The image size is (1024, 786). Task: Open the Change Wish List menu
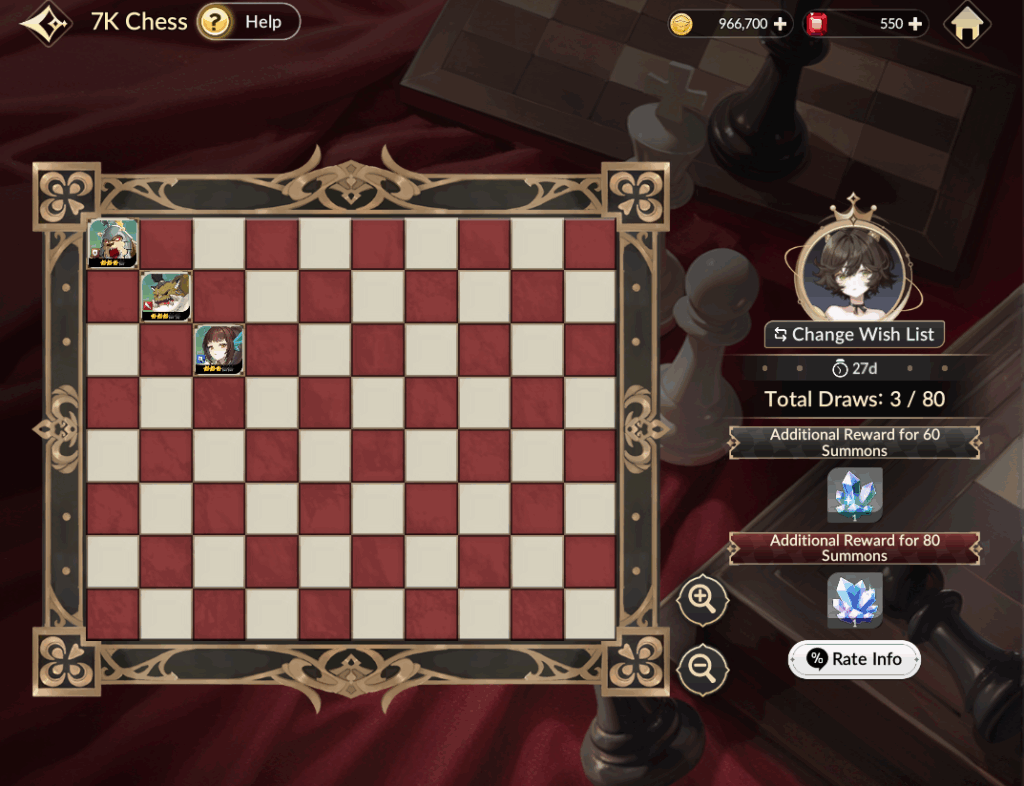tap(854, 334)
